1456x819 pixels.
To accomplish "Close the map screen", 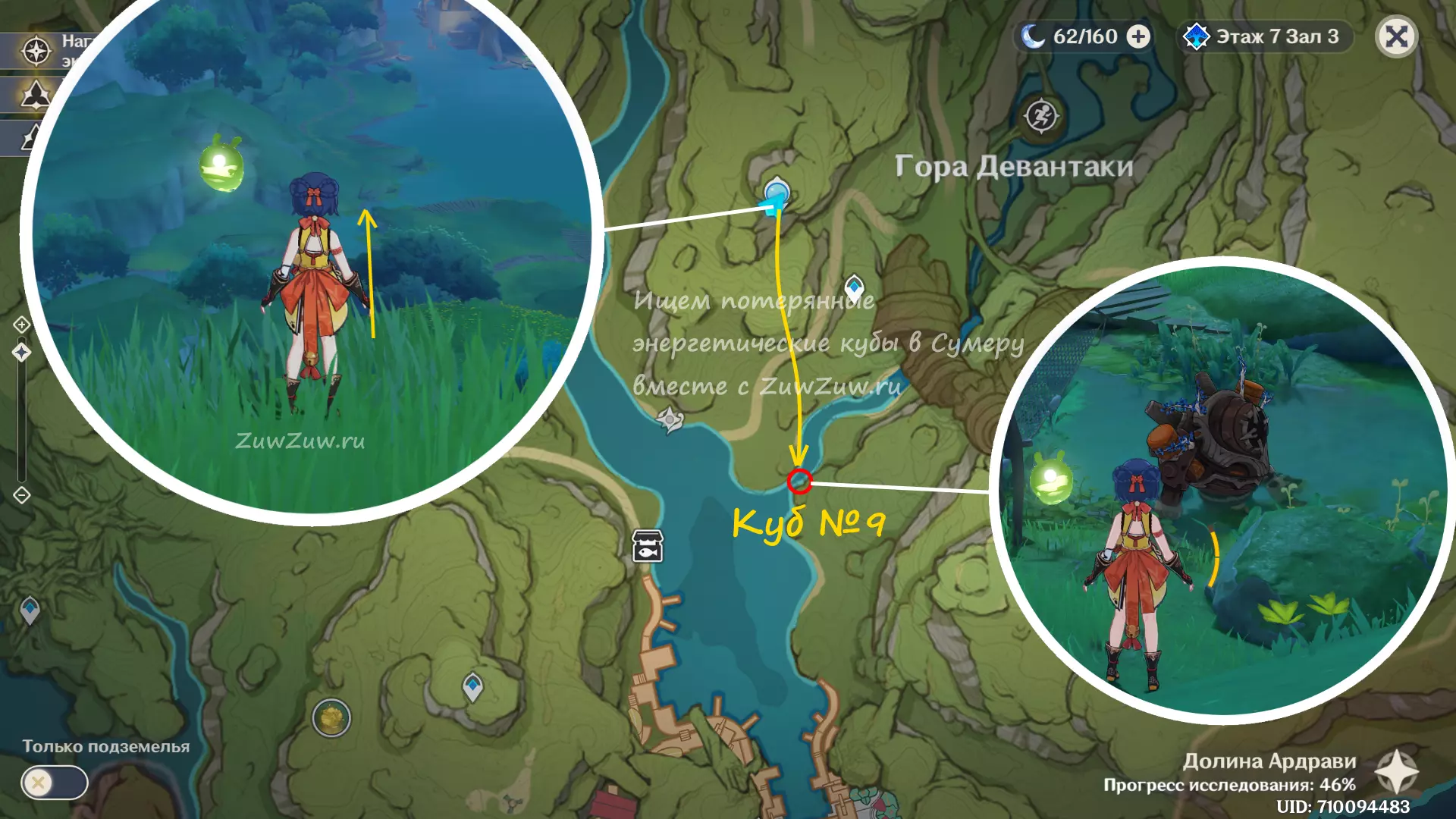I will [x=1396, y=36].
